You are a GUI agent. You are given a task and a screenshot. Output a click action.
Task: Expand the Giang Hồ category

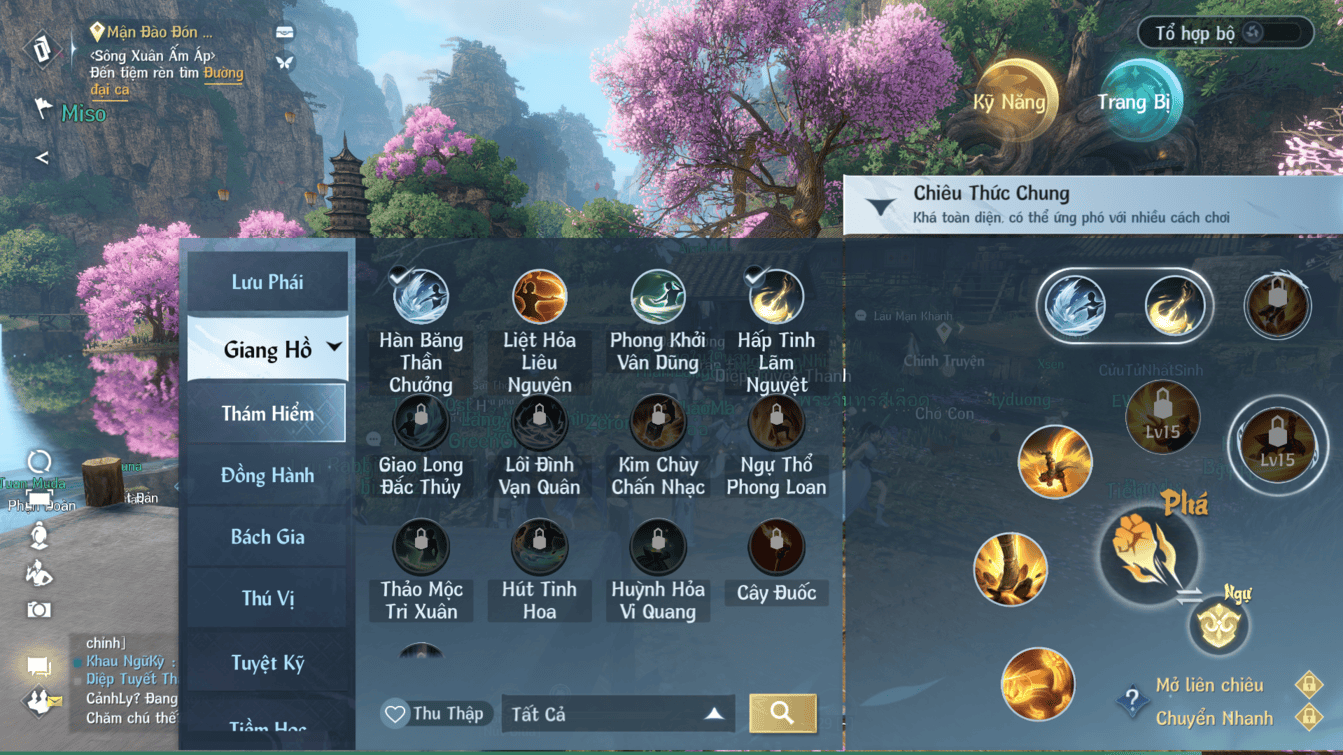pyautogui.click(x=267, y=349)
